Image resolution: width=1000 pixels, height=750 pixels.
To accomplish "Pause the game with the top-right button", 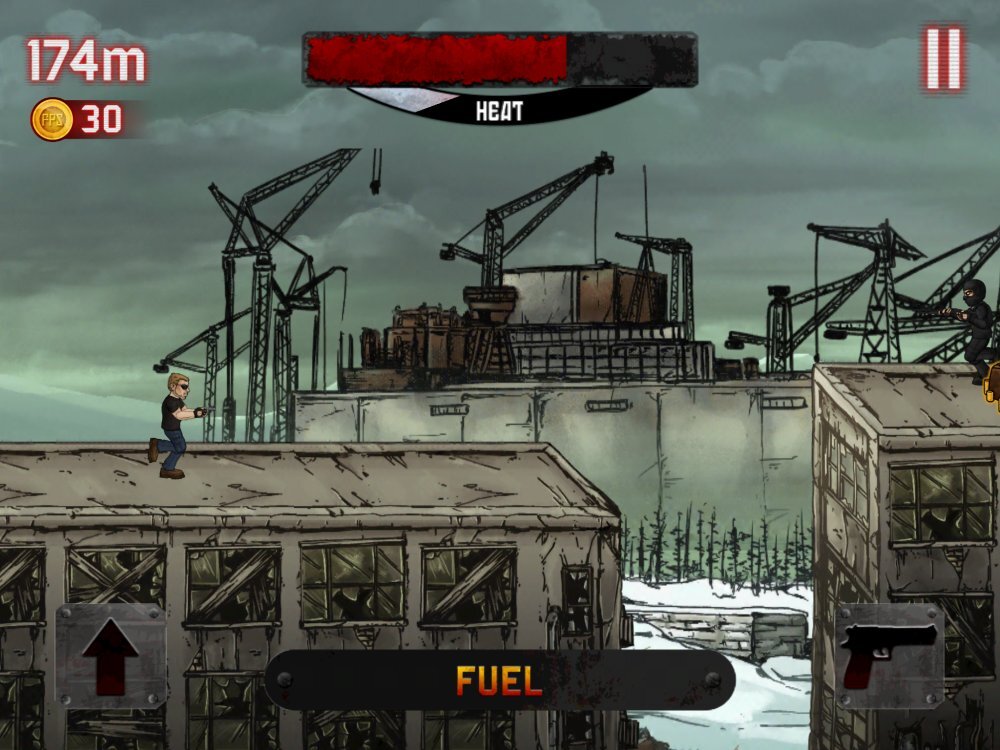I will [x=942, y=58].
